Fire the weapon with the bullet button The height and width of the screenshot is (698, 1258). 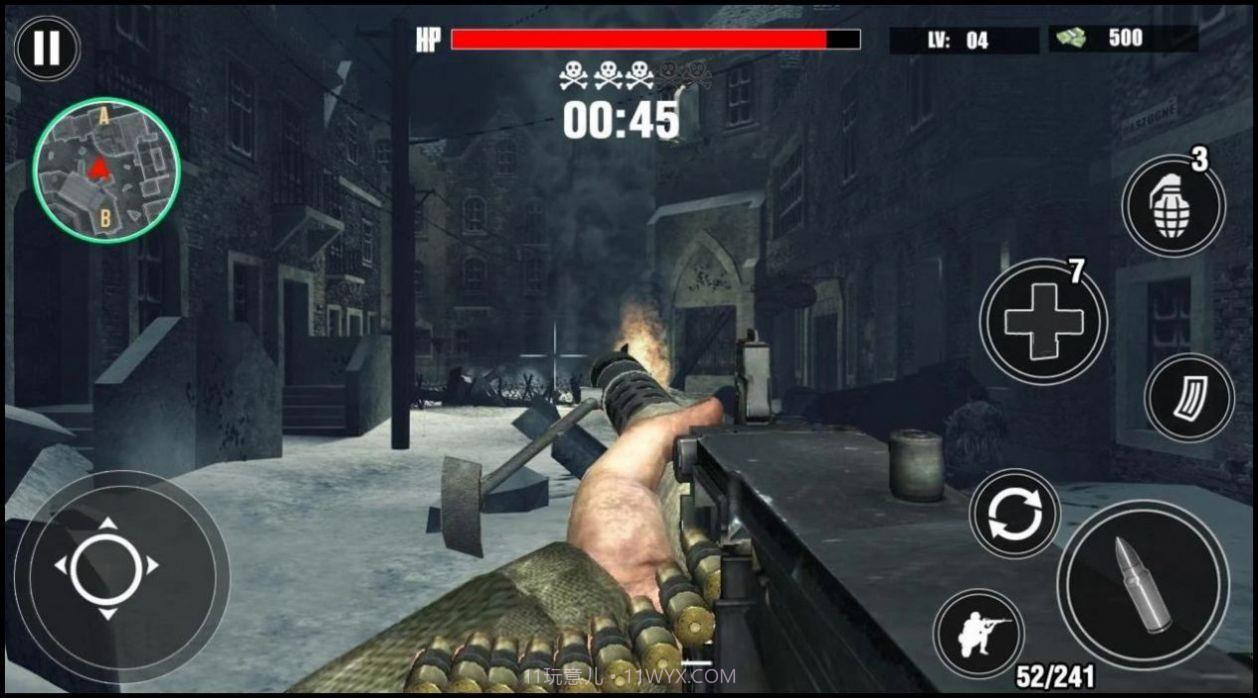click(x=1142, y=585)
